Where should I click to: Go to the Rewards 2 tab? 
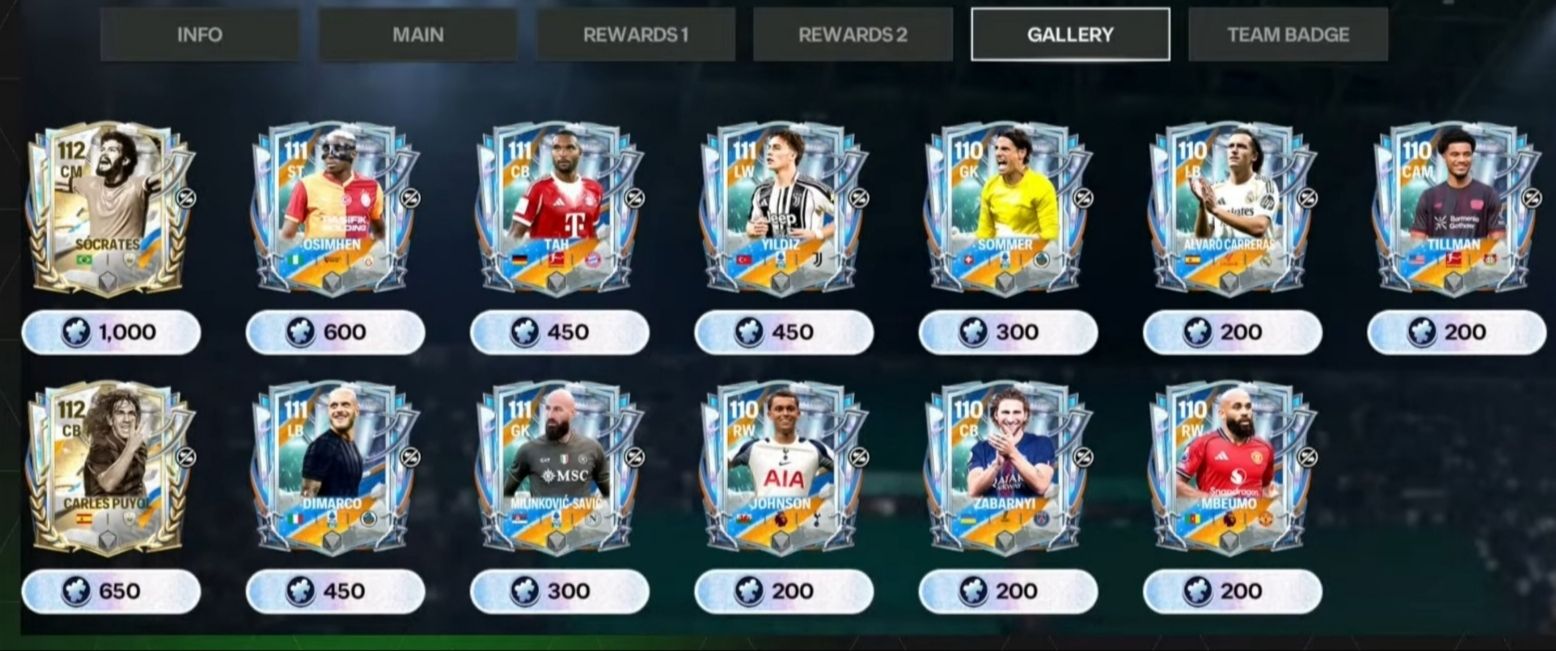click(x=852, y=35)
